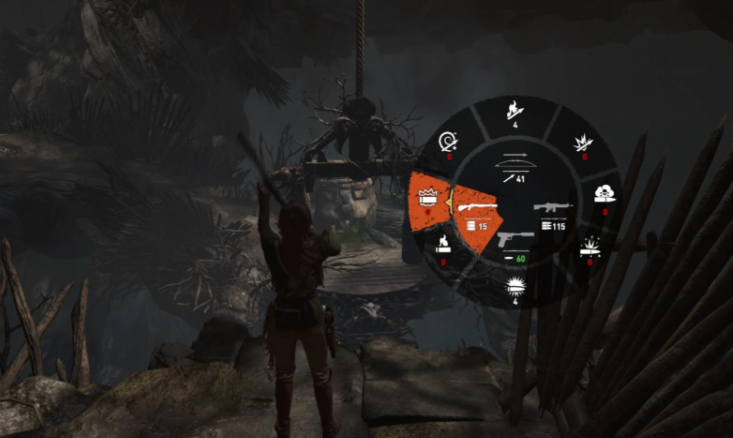Choose the shotgun weapon segment

(476, 212)
